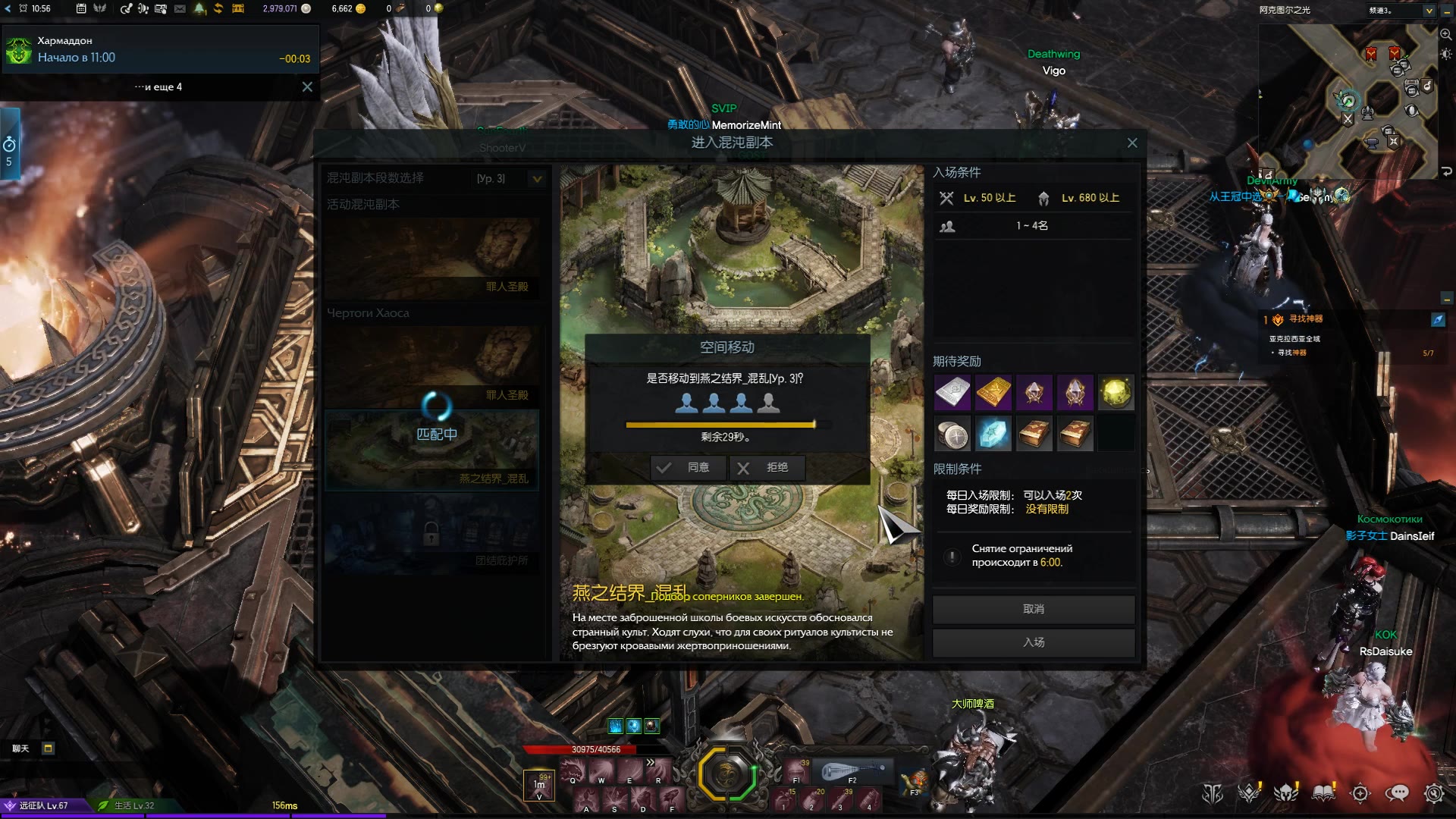The width and height of the screenshot is (1456, 819).
Task: Inspect the golden card reward icon
Action: point(993,393)
